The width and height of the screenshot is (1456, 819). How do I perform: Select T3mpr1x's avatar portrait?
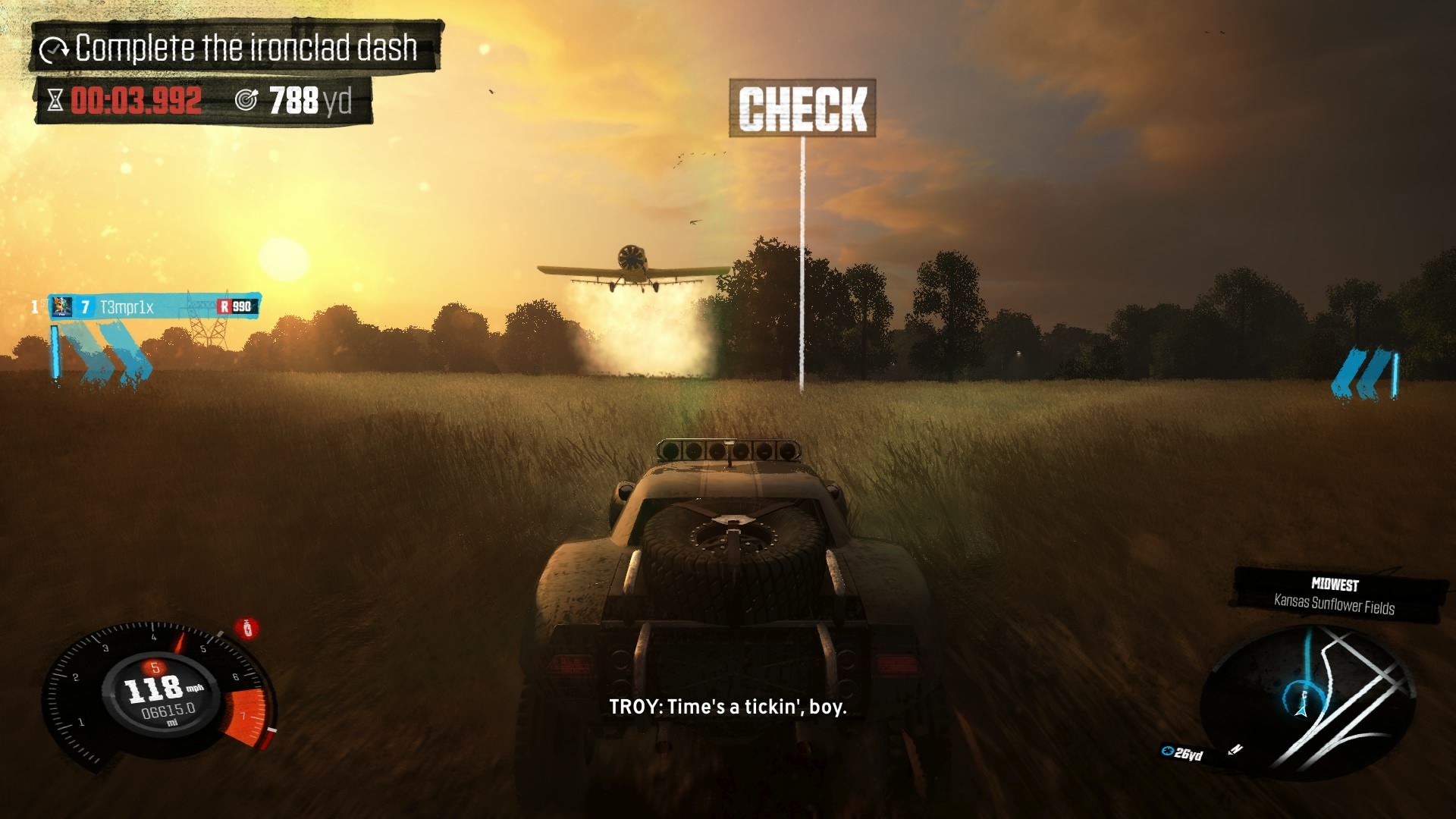click(62, 307)
